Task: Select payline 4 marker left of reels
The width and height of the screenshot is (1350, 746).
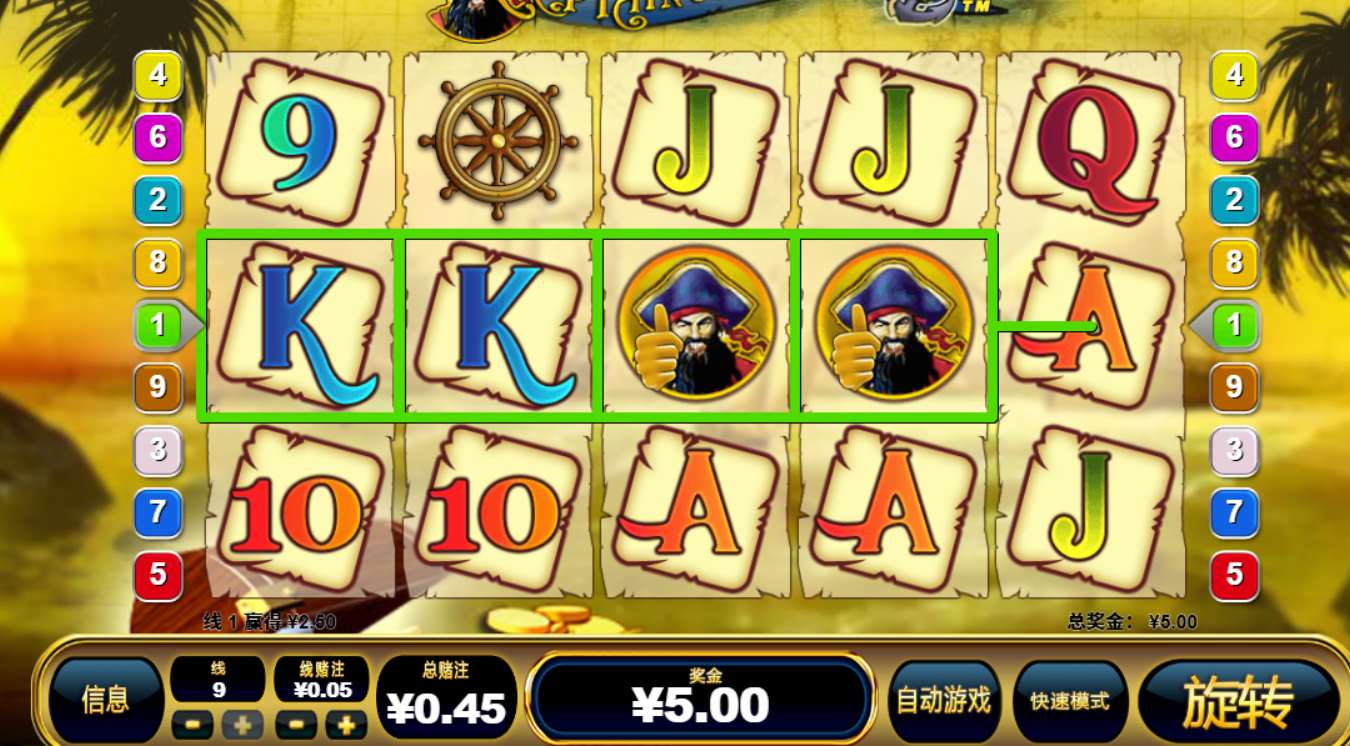Action: point(158,75)
